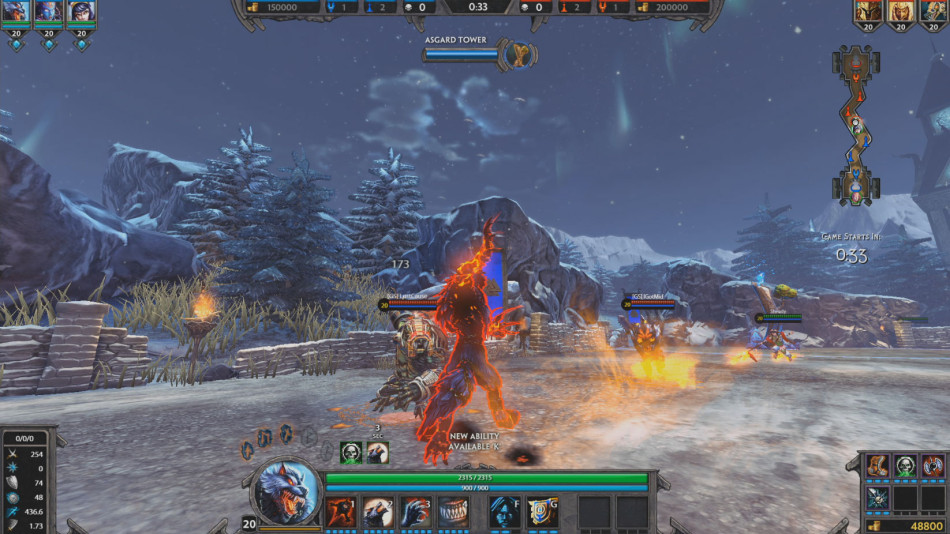950x534 pixels.
Task: Click the green skull buff icon
Action: [x=351, y=453]
